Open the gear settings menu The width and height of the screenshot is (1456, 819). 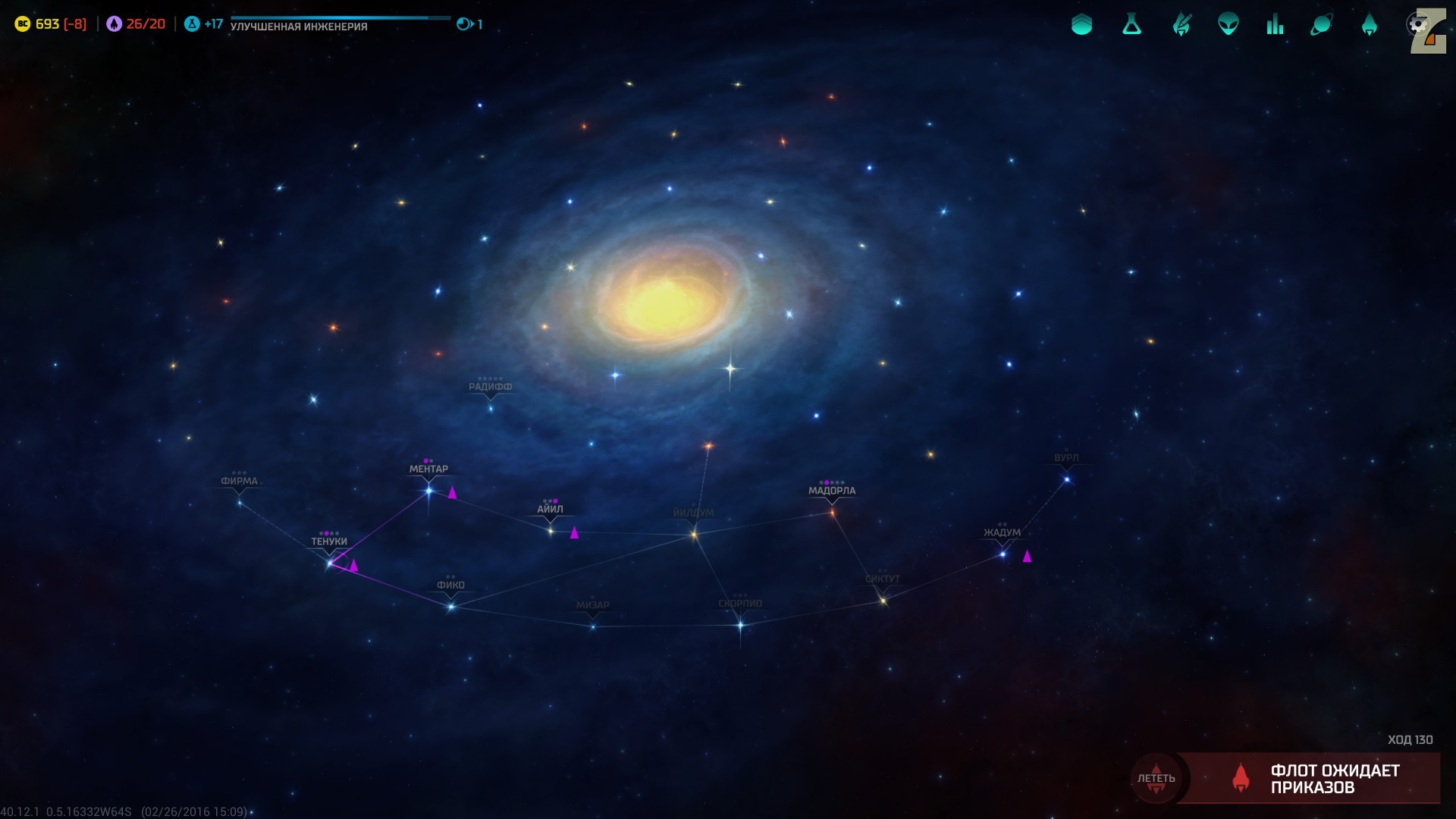pos(1417,24)
